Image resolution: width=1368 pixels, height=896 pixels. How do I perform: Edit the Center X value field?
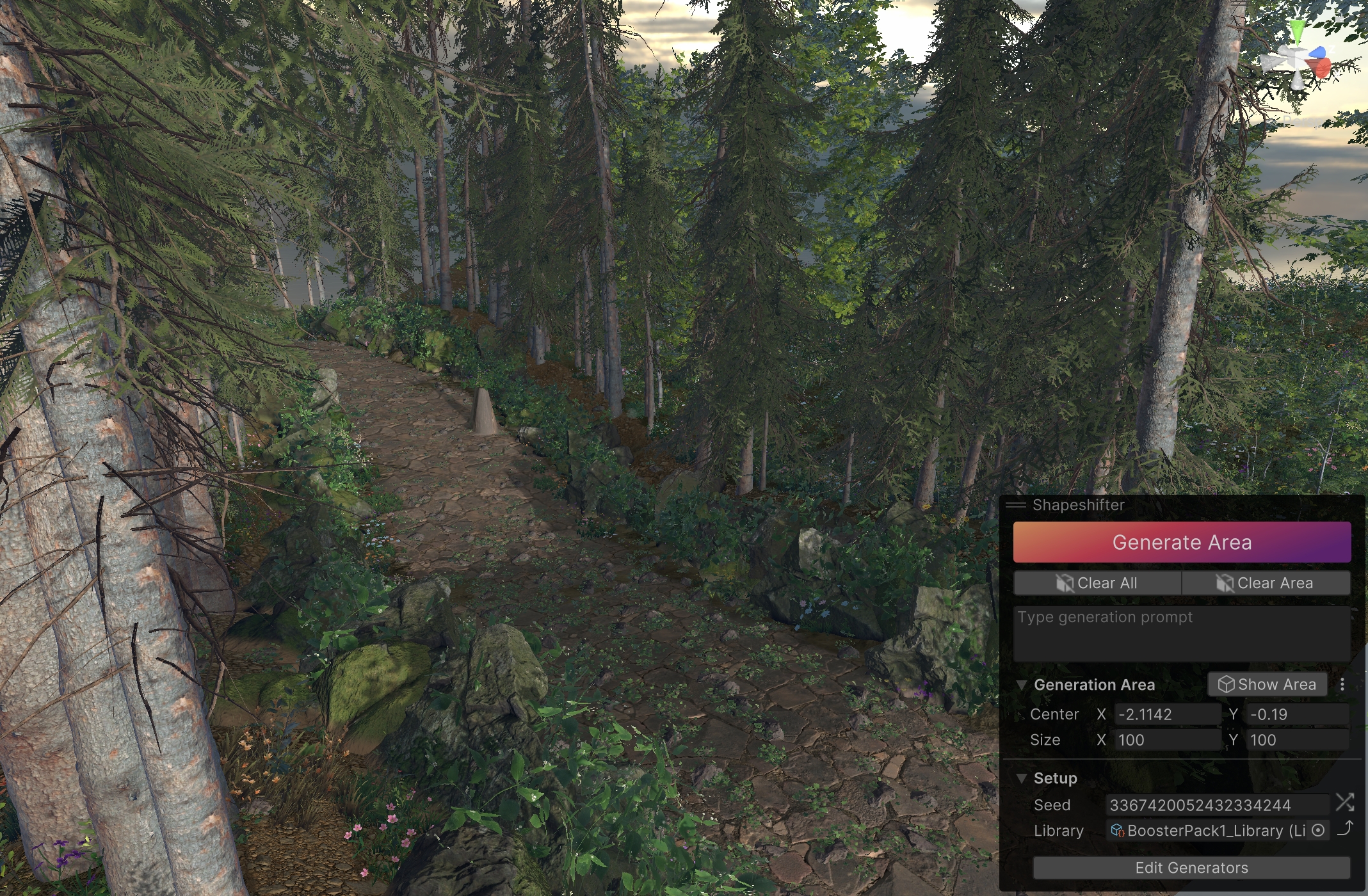[x=1167, y=714]
